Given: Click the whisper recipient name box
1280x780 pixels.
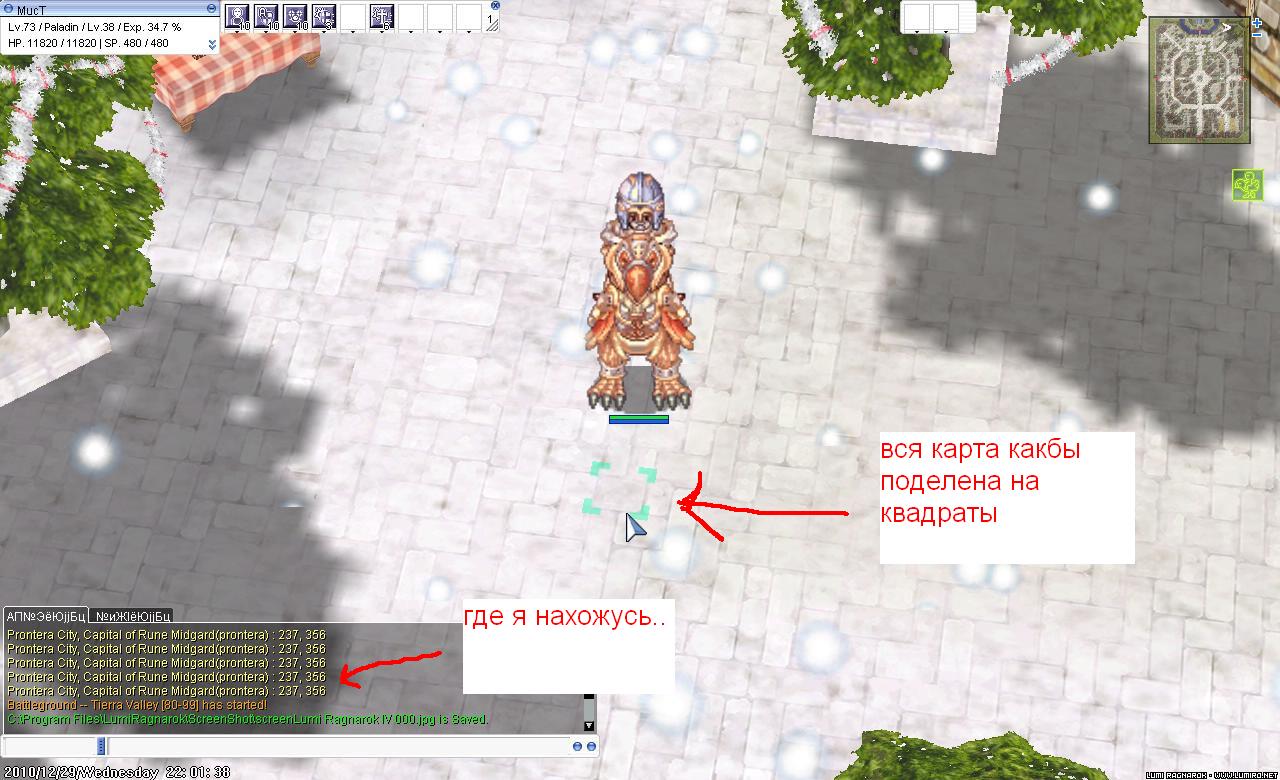Looking at the screenshot, I should point(50,746).
